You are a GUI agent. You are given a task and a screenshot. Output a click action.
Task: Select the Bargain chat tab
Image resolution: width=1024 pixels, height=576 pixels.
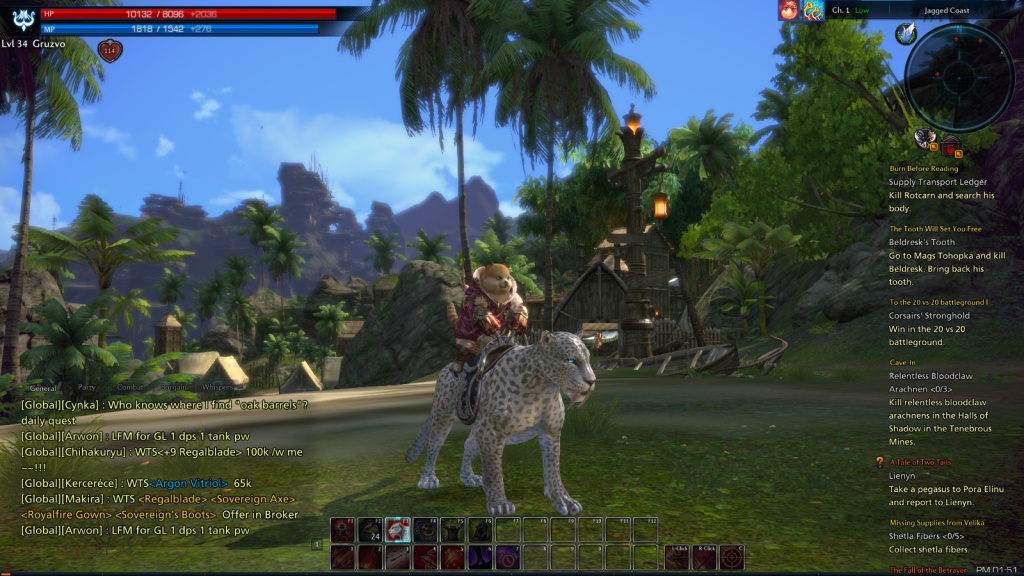pos(173,387)
